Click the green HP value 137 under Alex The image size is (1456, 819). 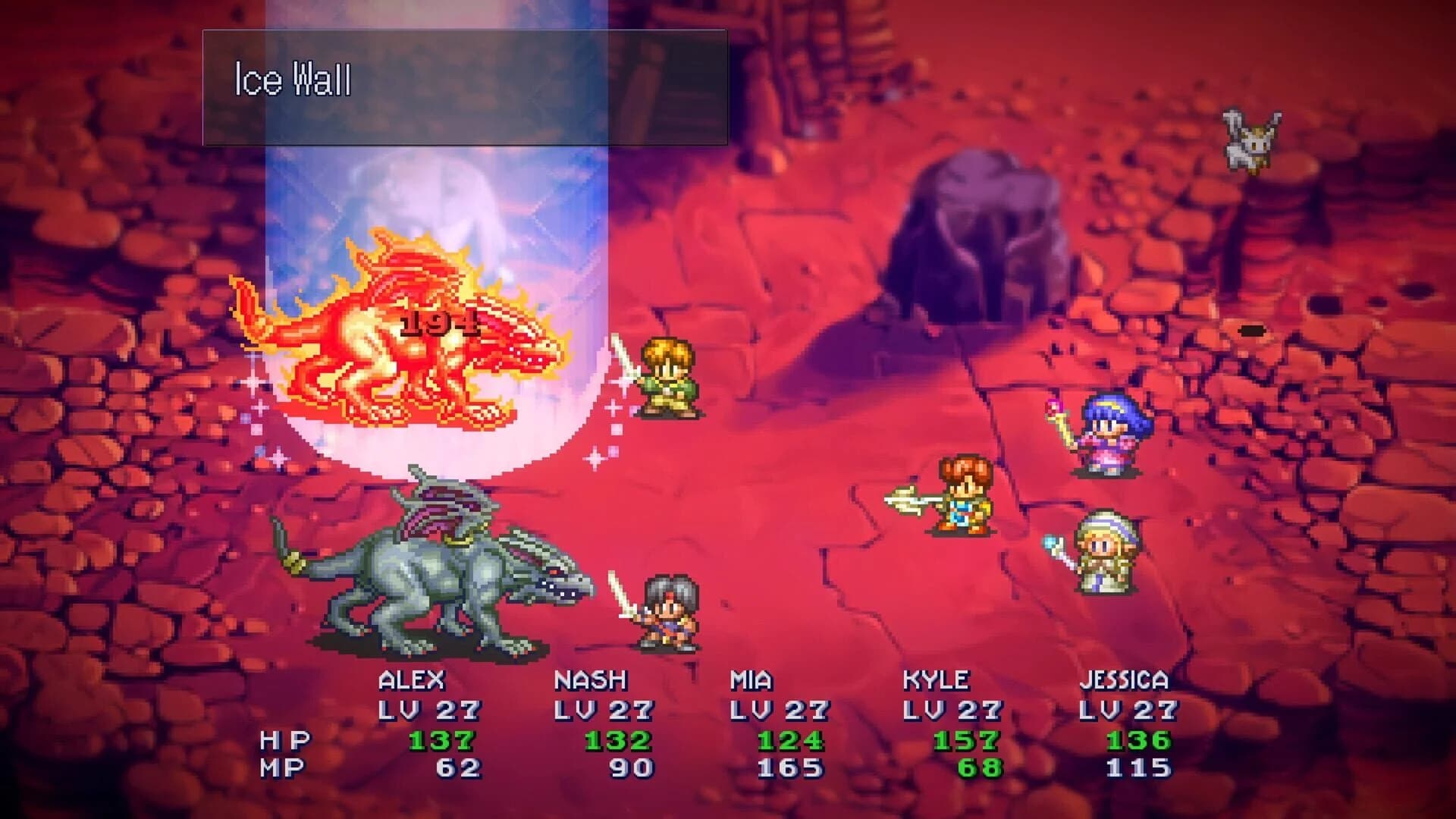pyautogui.click(x=444, y=739)
